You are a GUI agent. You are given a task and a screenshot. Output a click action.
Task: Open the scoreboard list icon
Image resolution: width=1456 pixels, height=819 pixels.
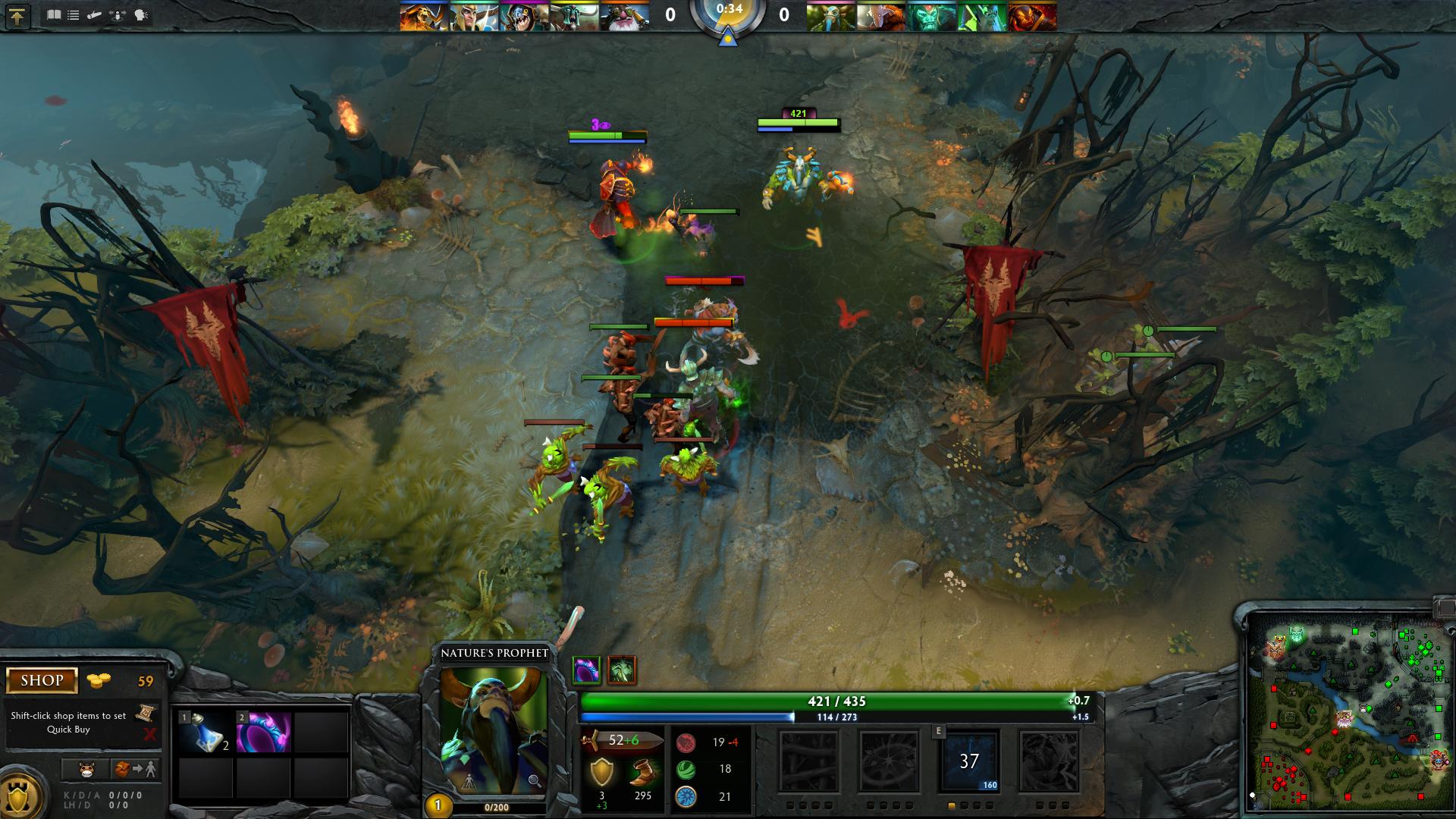pyautogui.click(x=74, y=15)
